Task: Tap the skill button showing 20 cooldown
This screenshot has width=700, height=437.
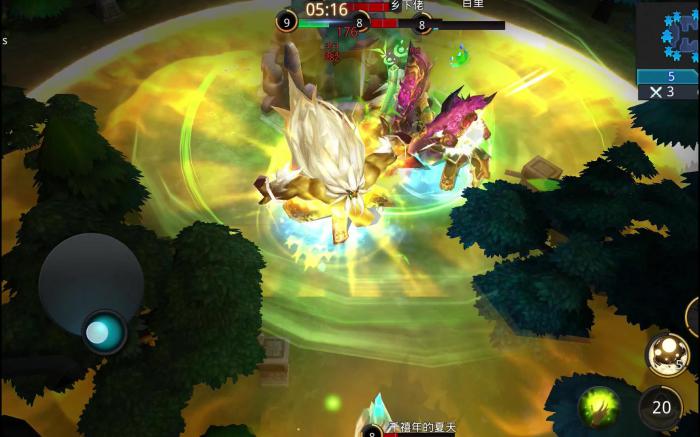Action: (661, 407)
